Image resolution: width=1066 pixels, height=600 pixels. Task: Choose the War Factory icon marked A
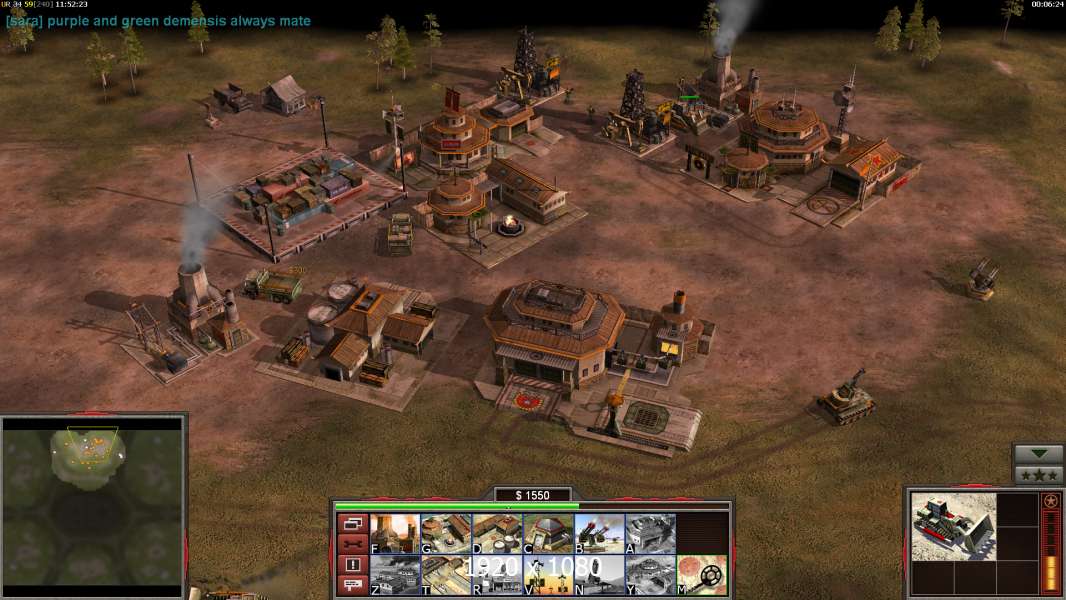[650, 533]
